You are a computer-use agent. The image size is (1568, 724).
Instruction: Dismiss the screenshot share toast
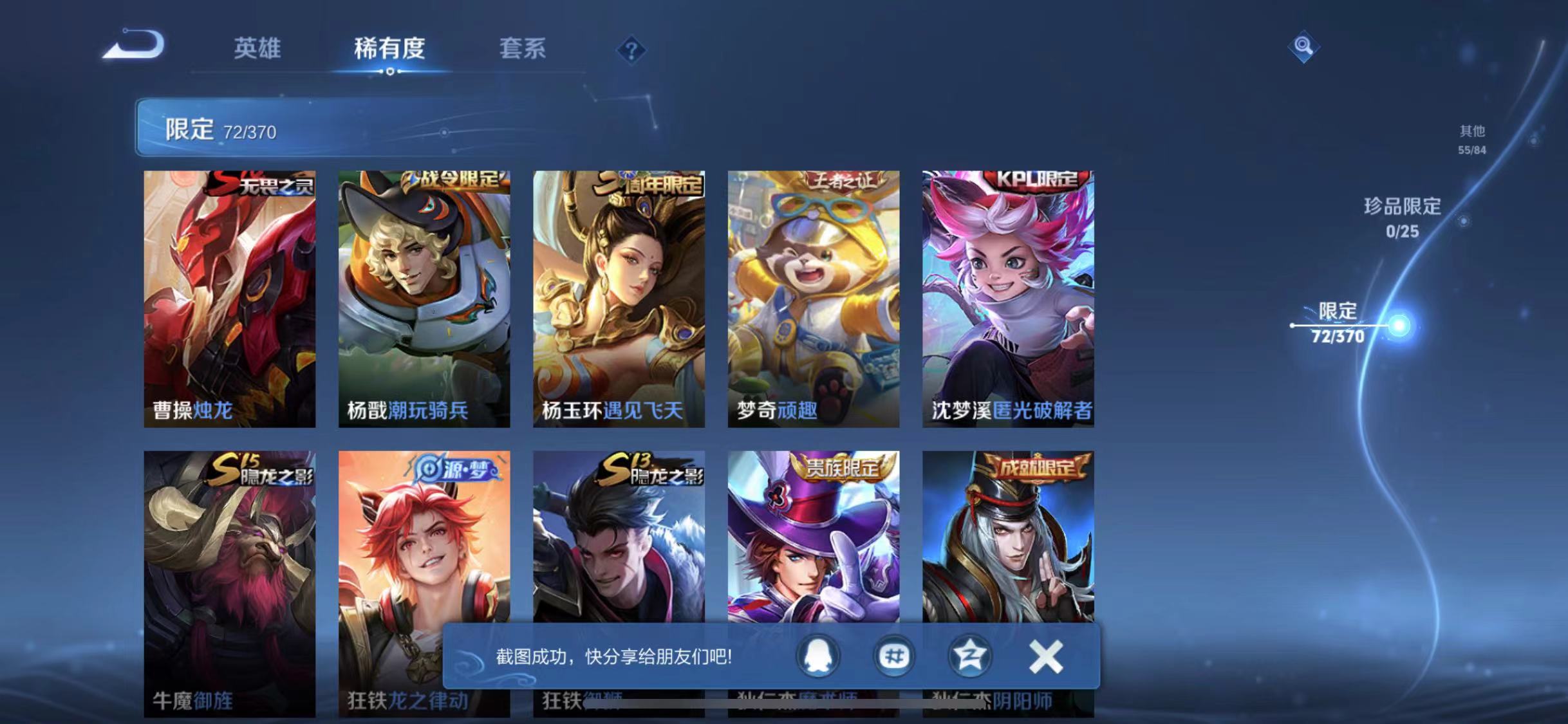pyautogui.click(x=1046, y=658)
